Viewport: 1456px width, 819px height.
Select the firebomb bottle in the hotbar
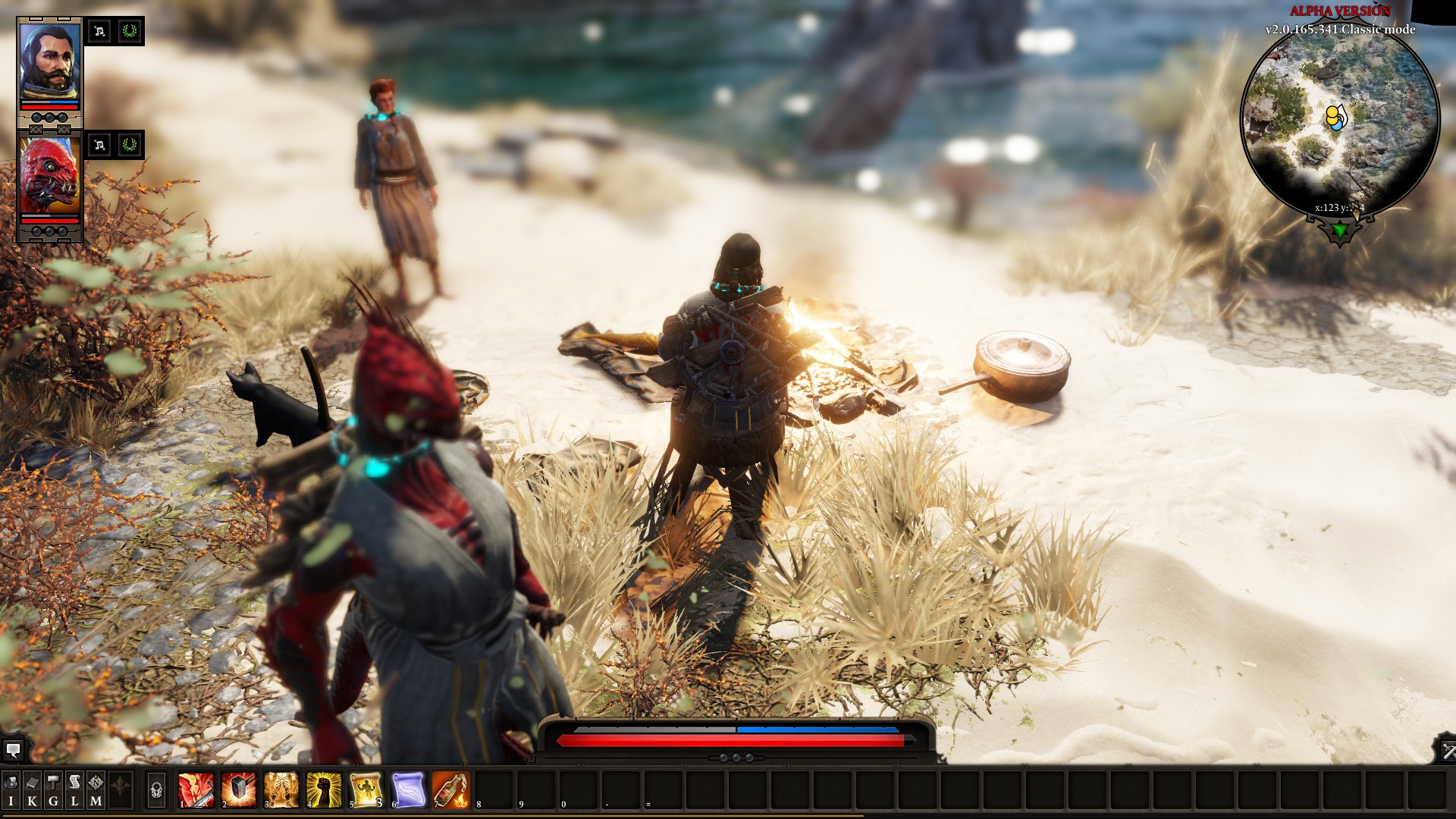coord(450,789)
